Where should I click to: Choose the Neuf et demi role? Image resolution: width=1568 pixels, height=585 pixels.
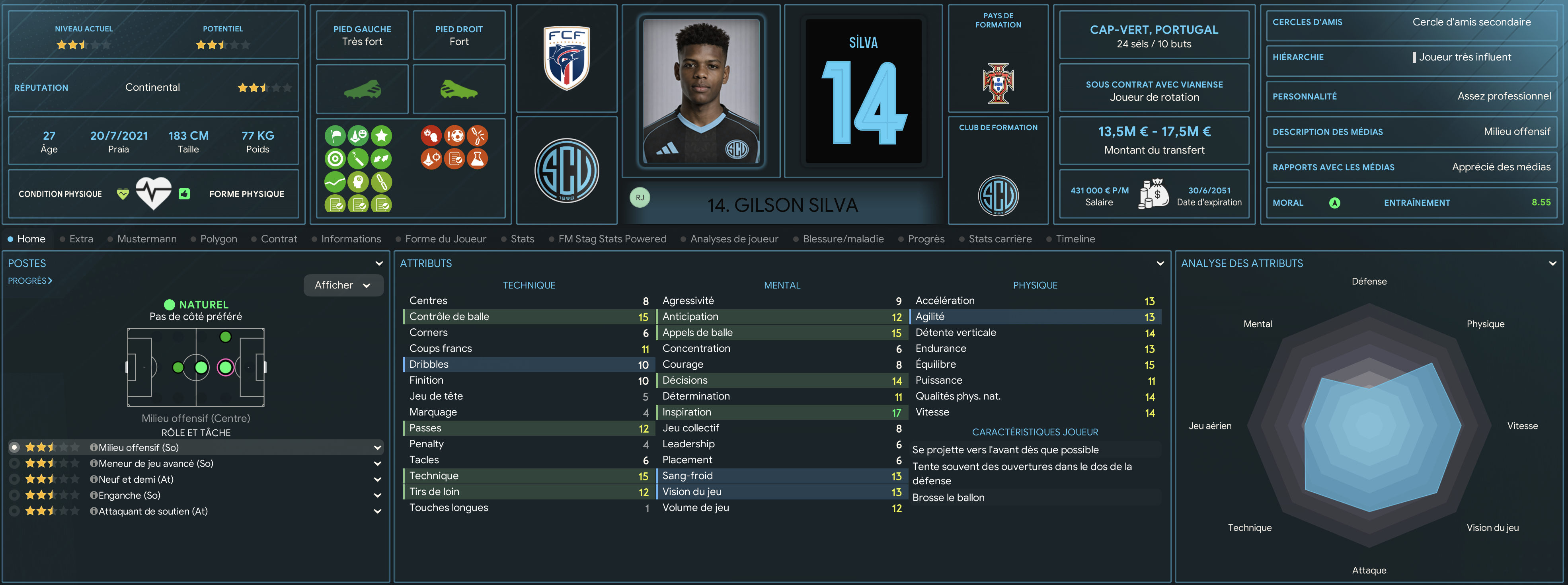point(136,480)
